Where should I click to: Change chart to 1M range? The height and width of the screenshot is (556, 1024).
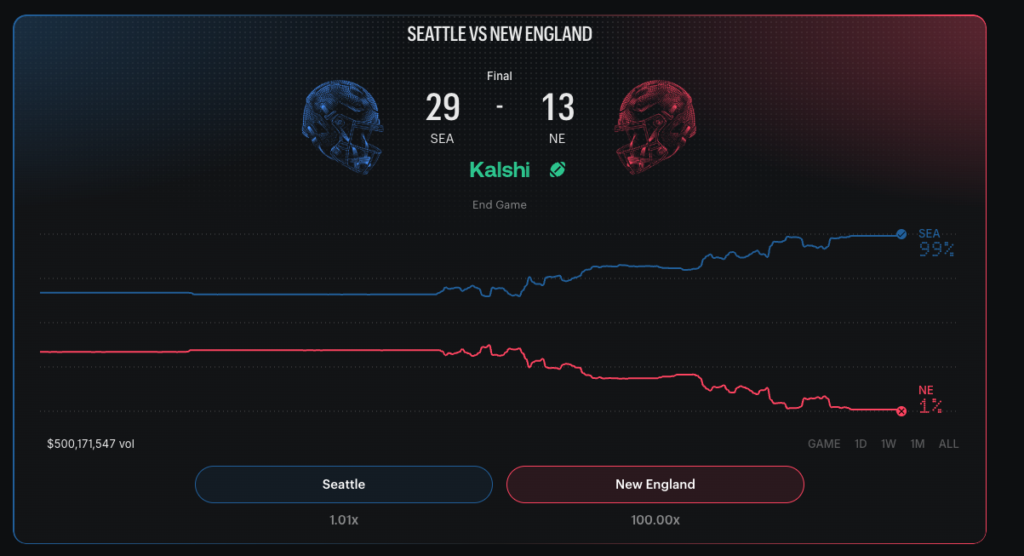coord(917,443)
